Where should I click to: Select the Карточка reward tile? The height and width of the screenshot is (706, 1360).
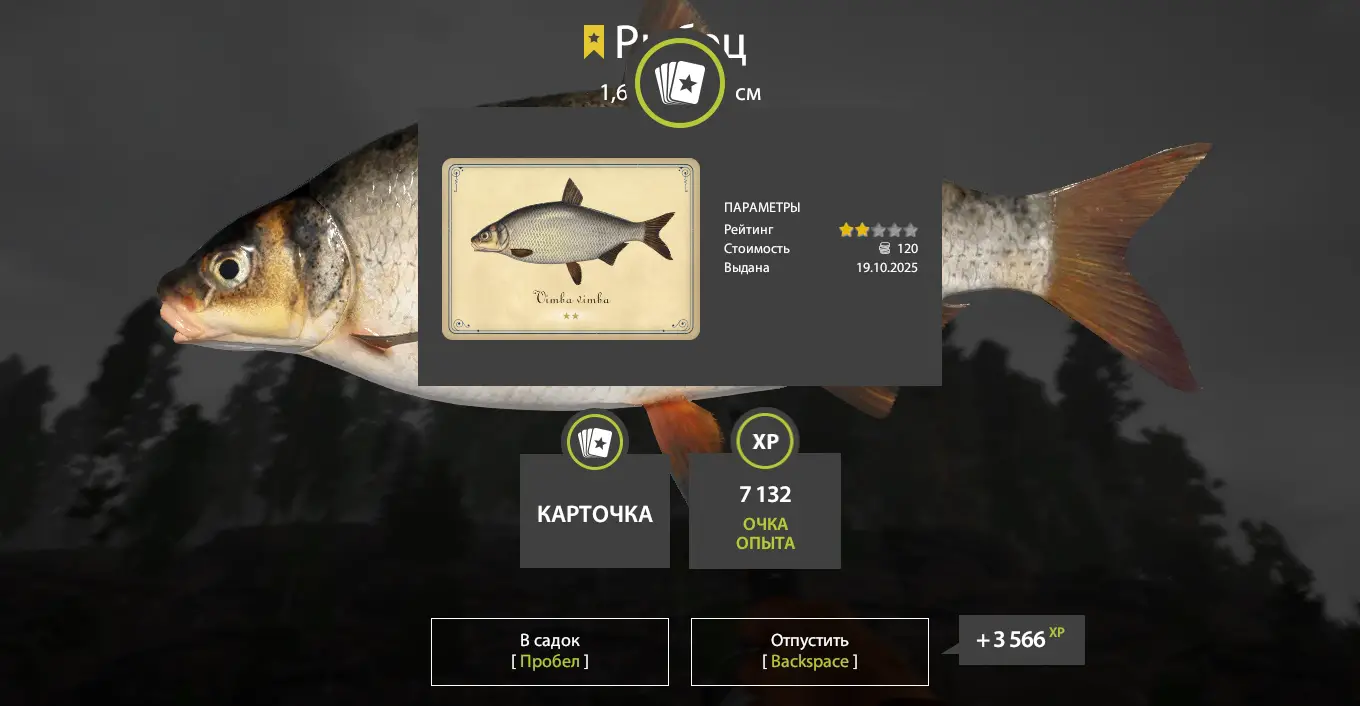(x=595, y=510)
